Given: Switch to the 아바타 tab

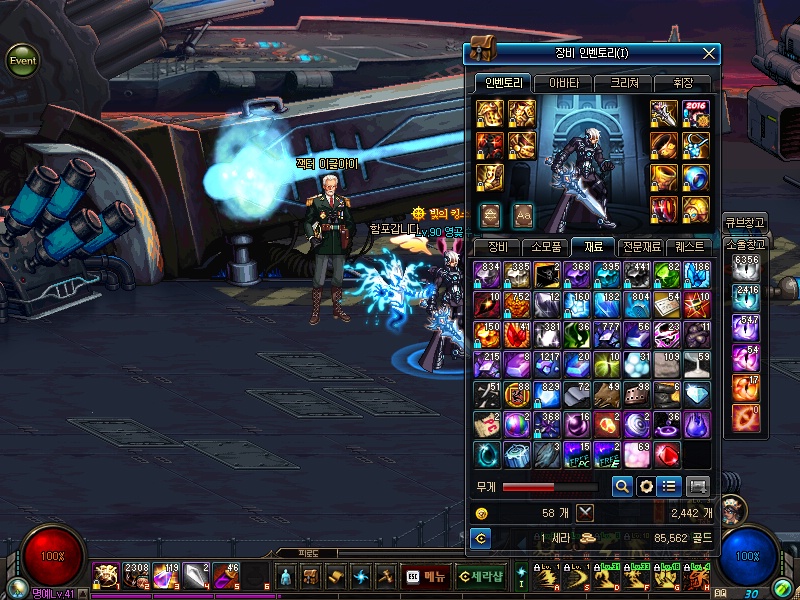Looking at the screenshot, I should point(563,83).
